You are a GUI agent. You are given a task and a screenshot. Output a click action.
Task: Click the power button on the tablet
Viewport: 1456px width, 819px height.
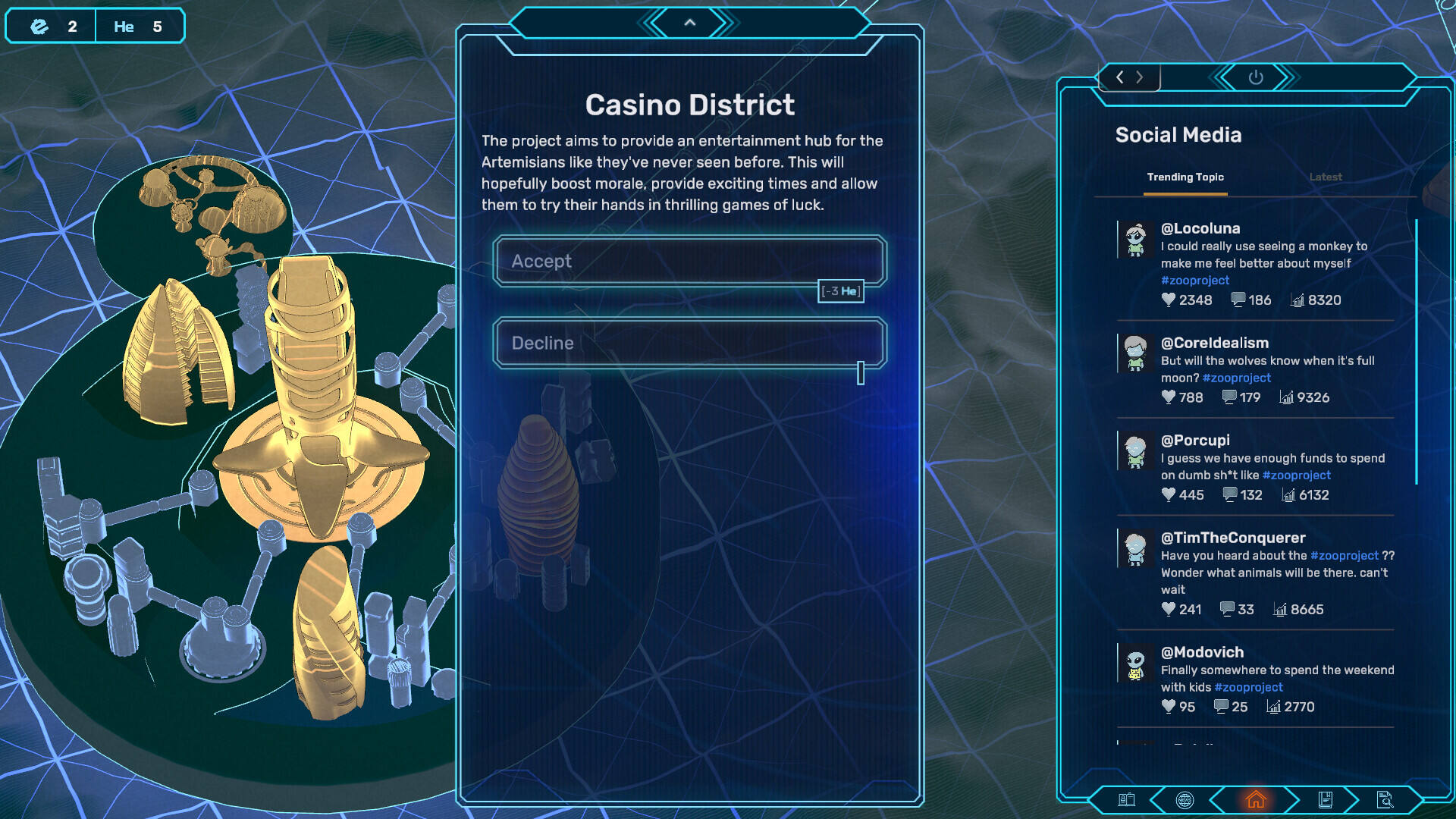(x=1255, y=77)
